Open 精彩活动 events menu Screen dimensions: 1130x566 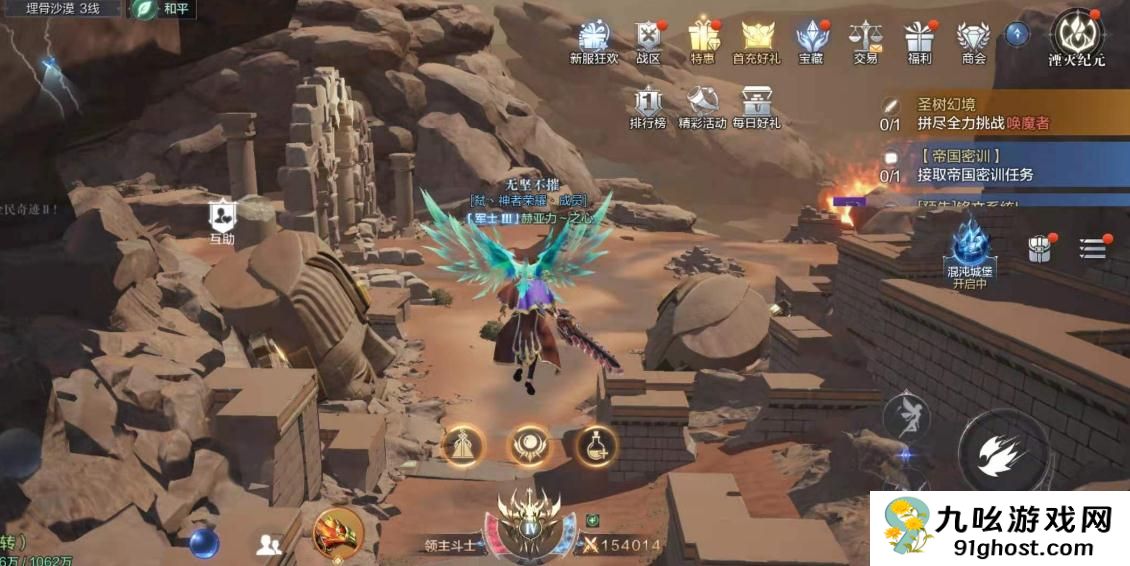coord(702,105)
